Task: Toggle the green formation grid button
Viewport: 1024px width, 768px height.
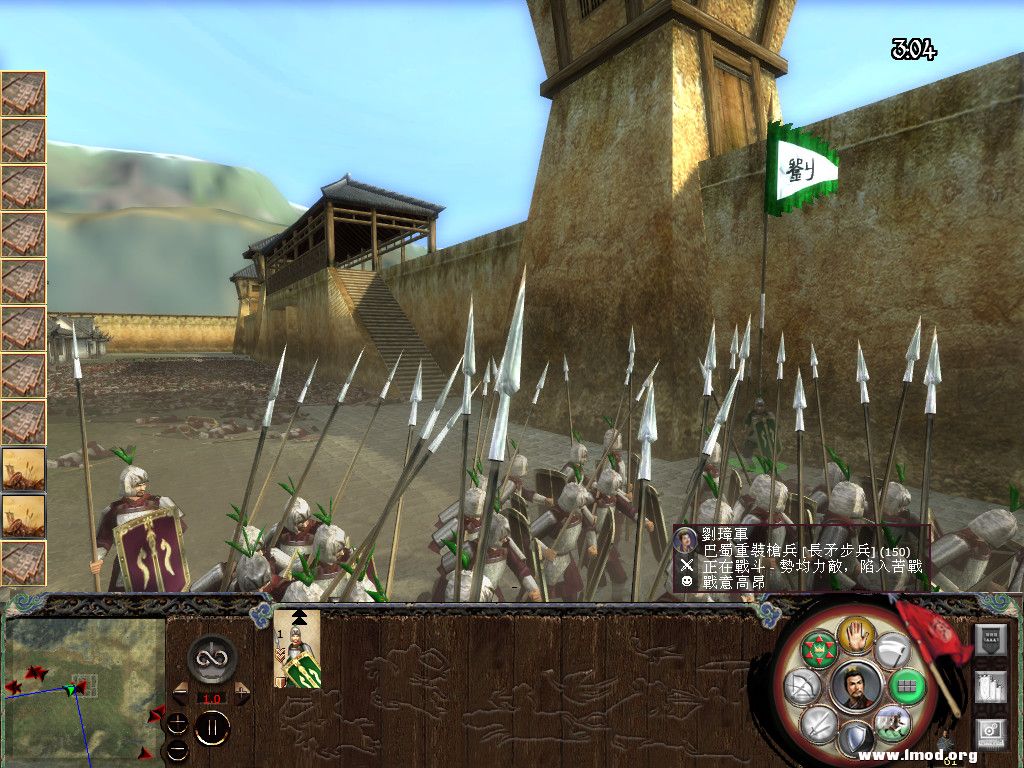Action: tap(909, 686)
